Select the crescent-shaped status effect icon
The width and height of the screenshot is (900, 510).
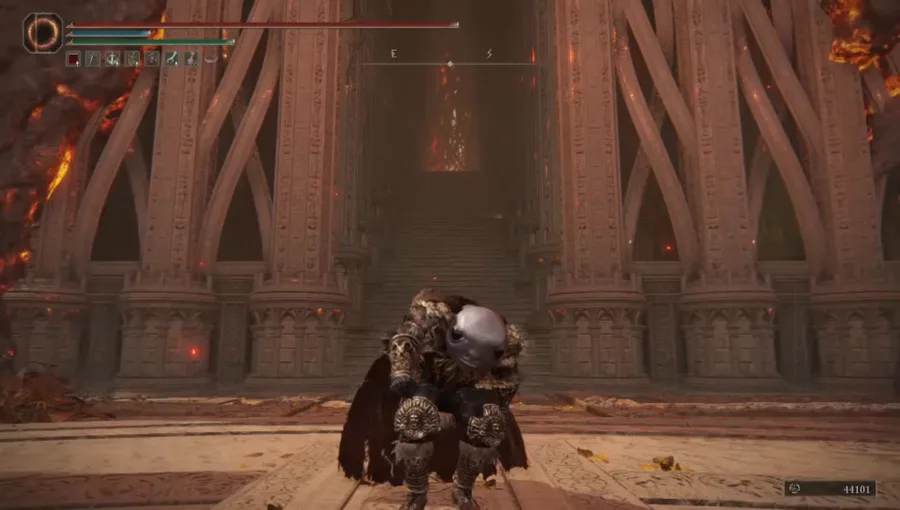click(x=211, y=59)
